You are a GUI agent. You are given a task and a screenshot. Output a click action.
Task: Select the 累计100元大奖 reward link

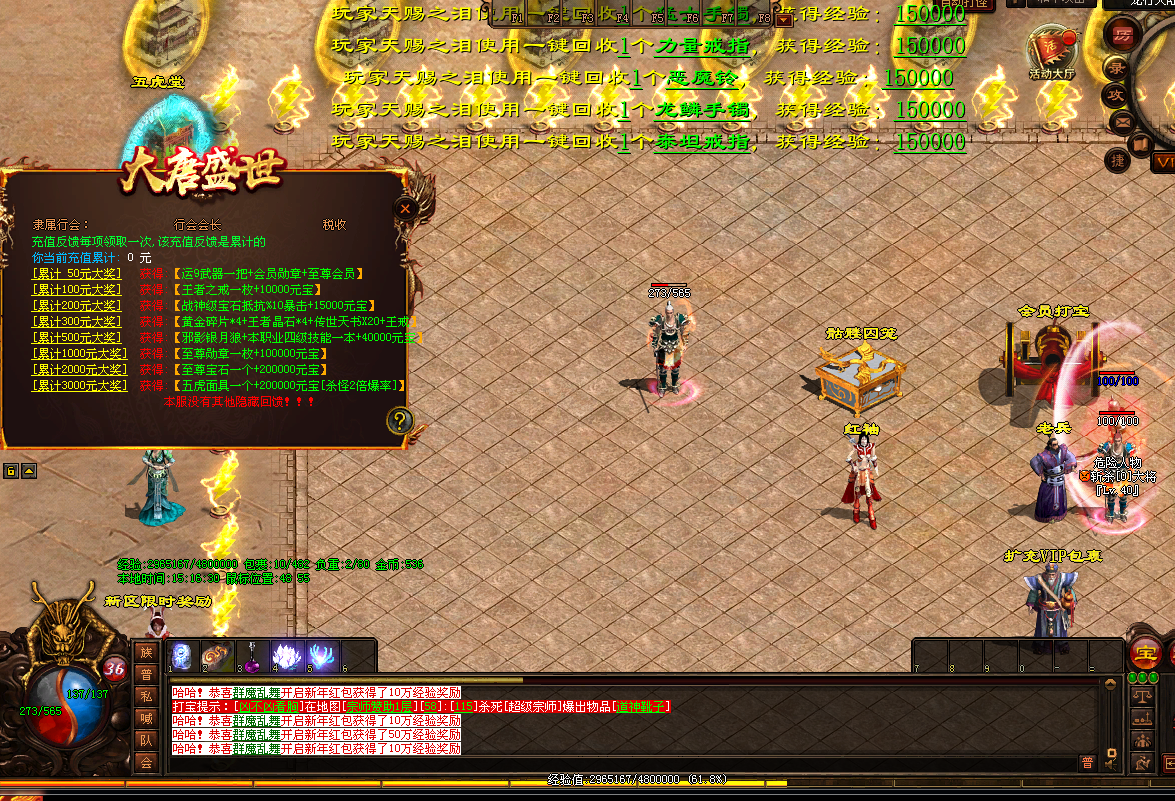click(77, 289)
